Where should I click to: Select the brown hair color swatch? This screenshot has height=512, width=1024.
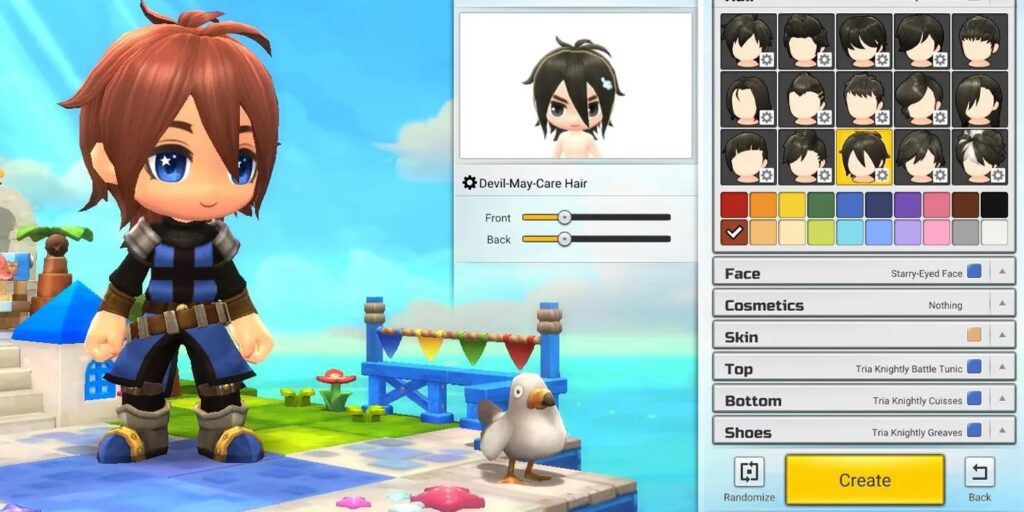pyautogui.click(x=965, y=205)
